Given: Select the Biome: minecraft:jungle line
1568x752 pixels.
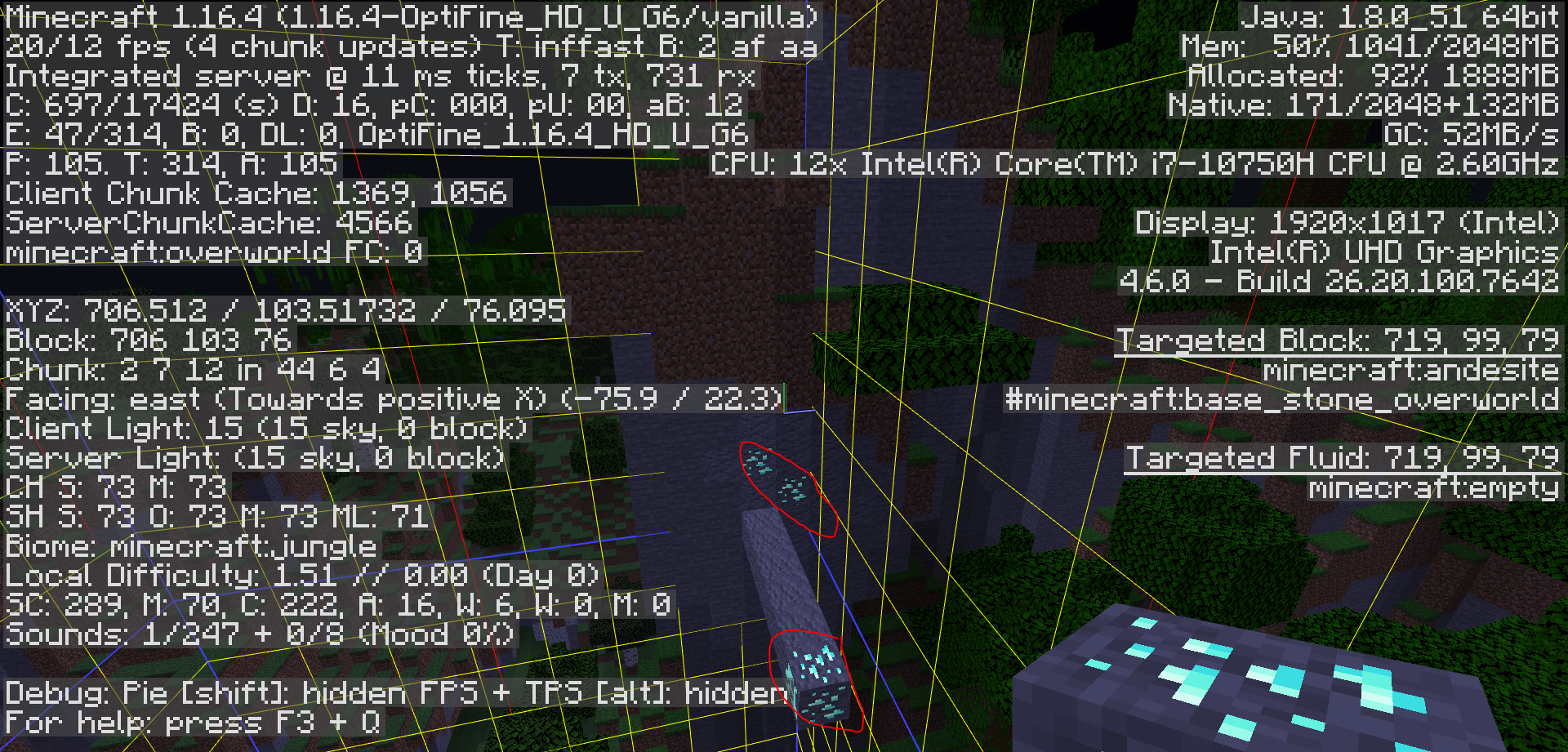Looking at the screenshot, I should 189,546.
